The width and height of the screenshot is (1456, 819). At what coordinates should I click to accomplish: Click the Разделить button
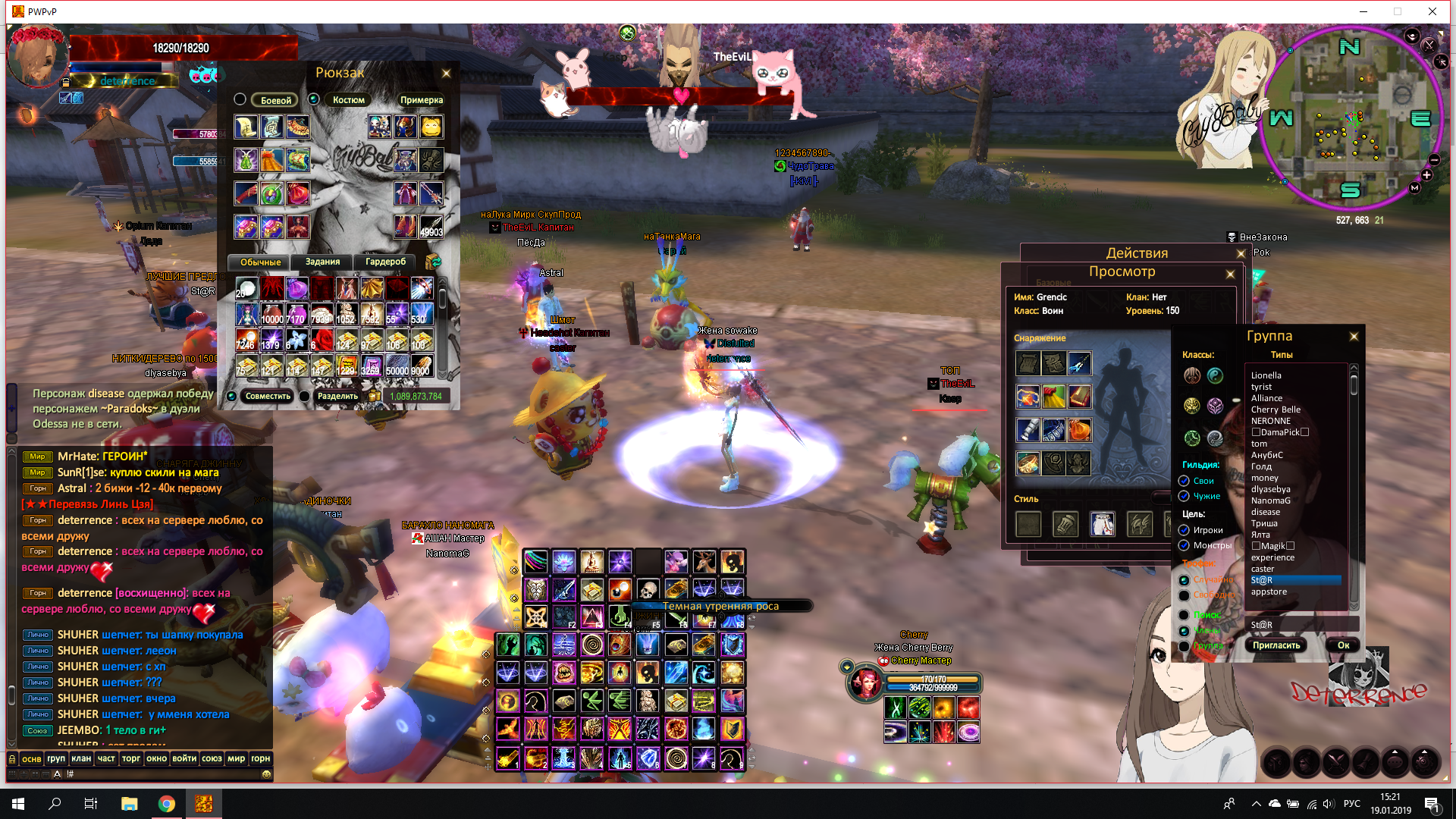(337, 396)
